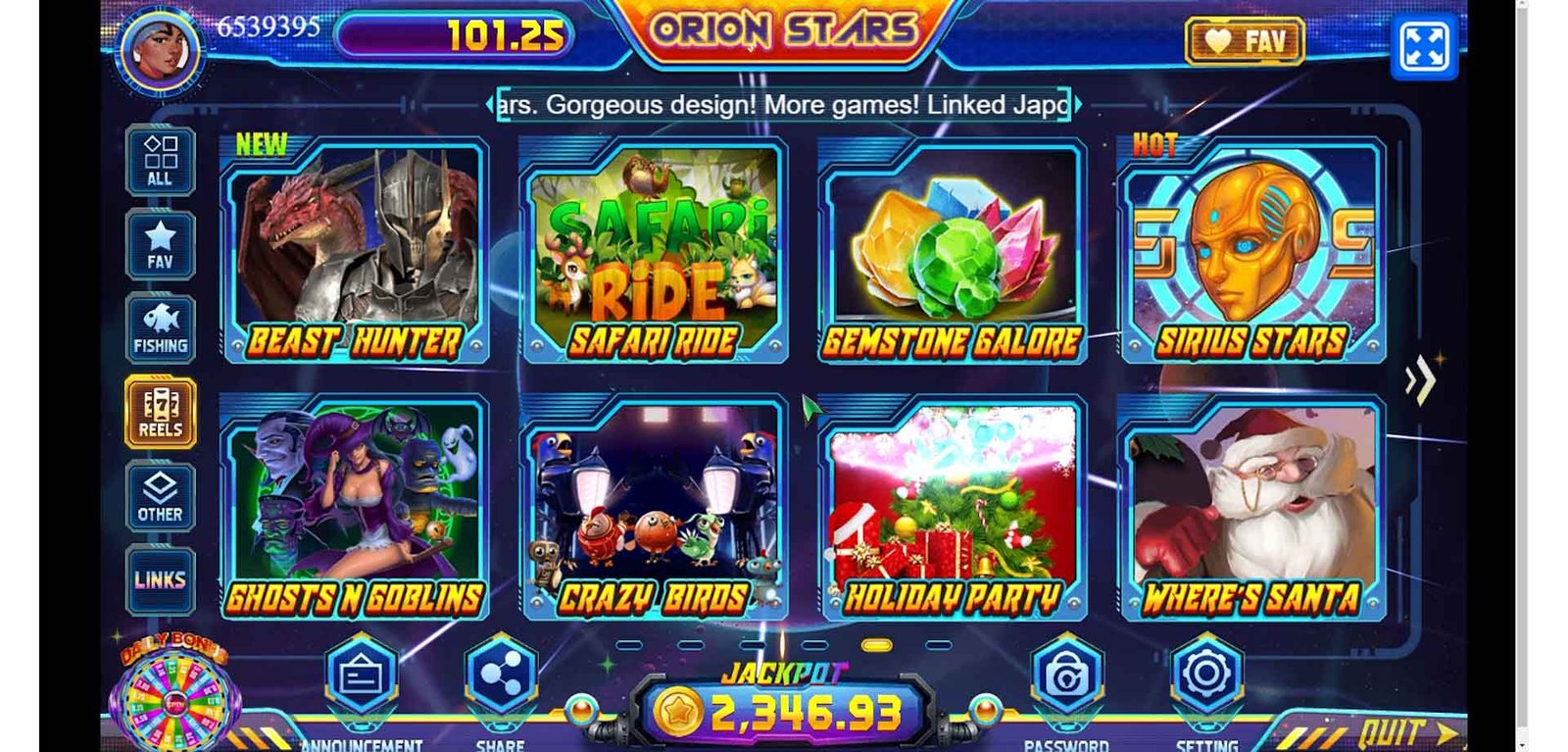Open the Other games category
Image resolution: width=1568 pixels, height=752 pixels.
click(160, 497)
